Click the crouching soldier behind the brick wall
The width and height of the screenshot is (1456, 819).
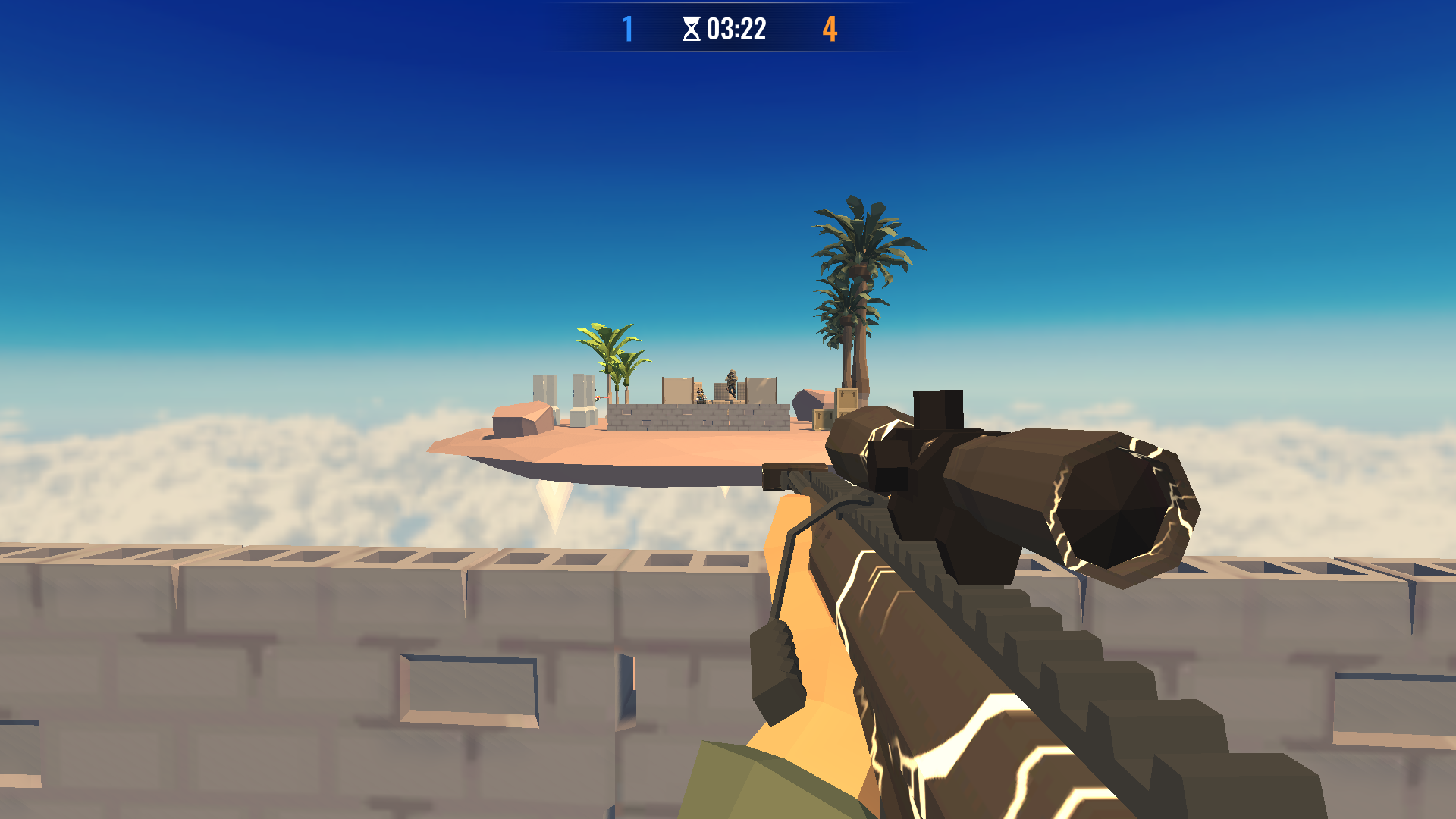[x=700, y=397]
